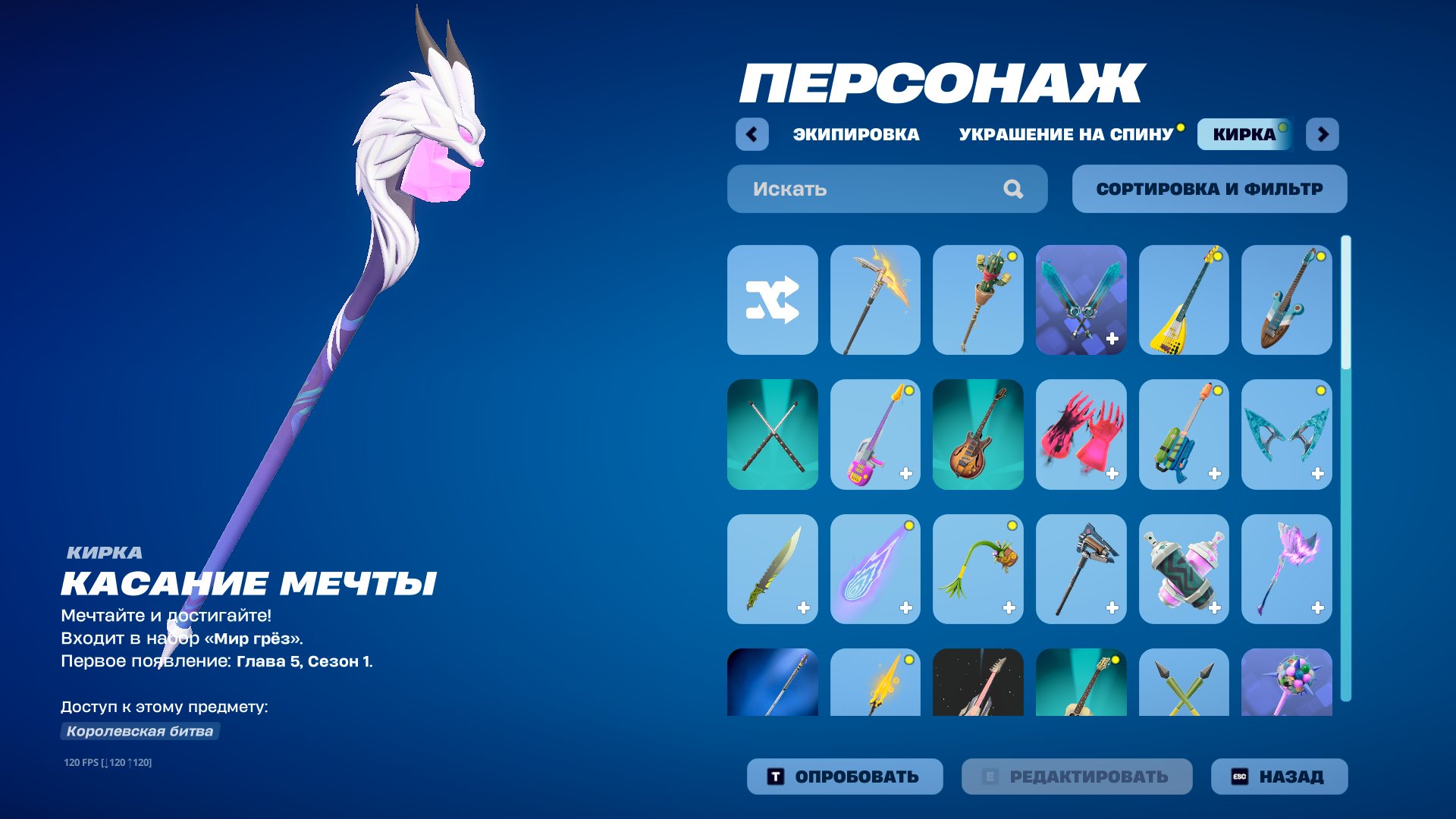Select the random pickaxe shuffle icon
The width and height of the screenshot is (1456, 819).
point(772,299)
